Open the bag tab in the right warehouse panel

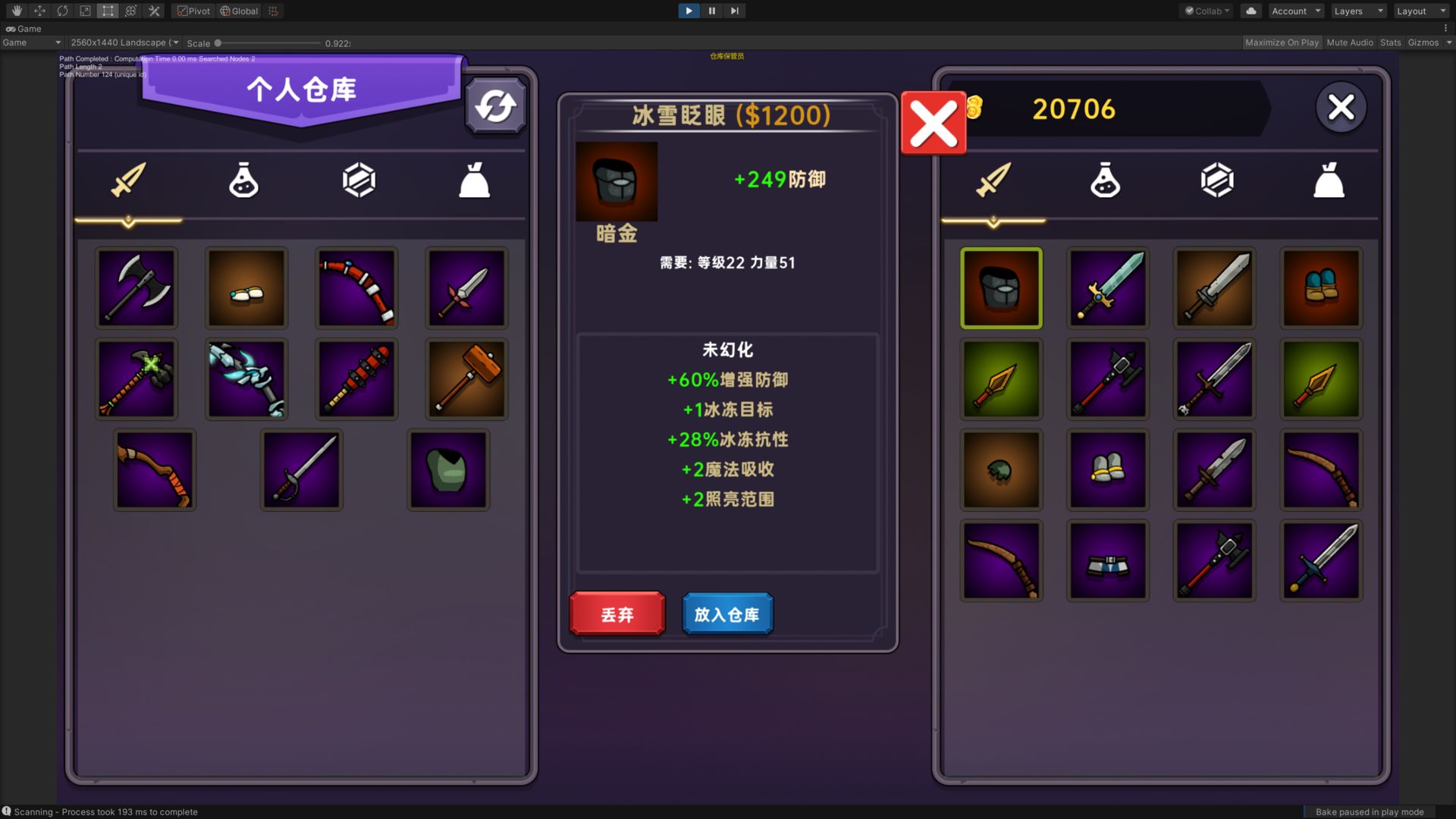(1329, 180)
